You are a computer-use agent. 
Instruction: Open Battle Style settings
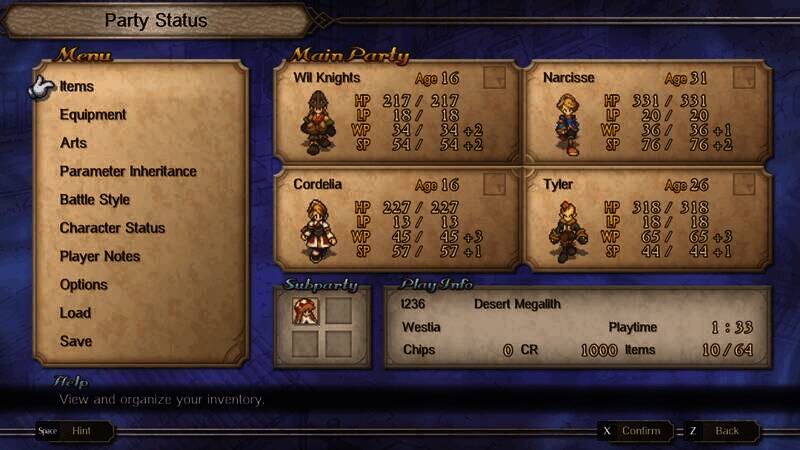click(95, 200)
